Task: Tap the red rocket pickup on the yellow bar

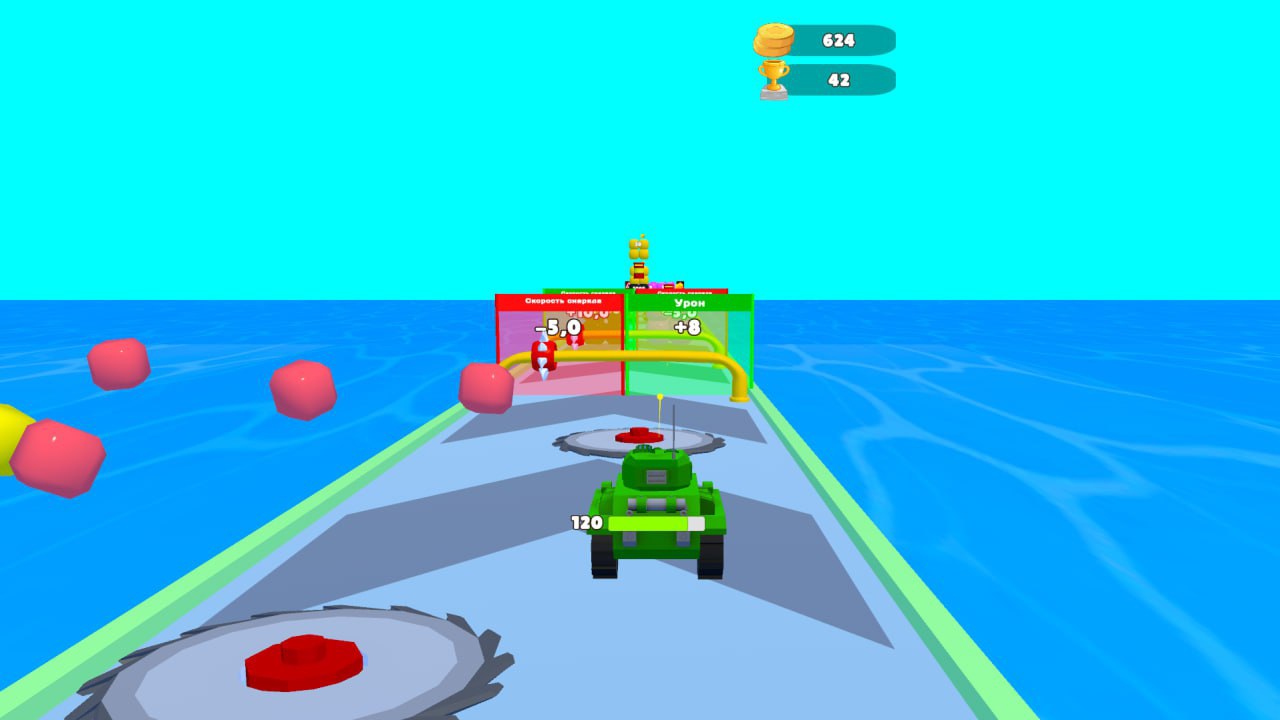Action: (x=544, y=356)
